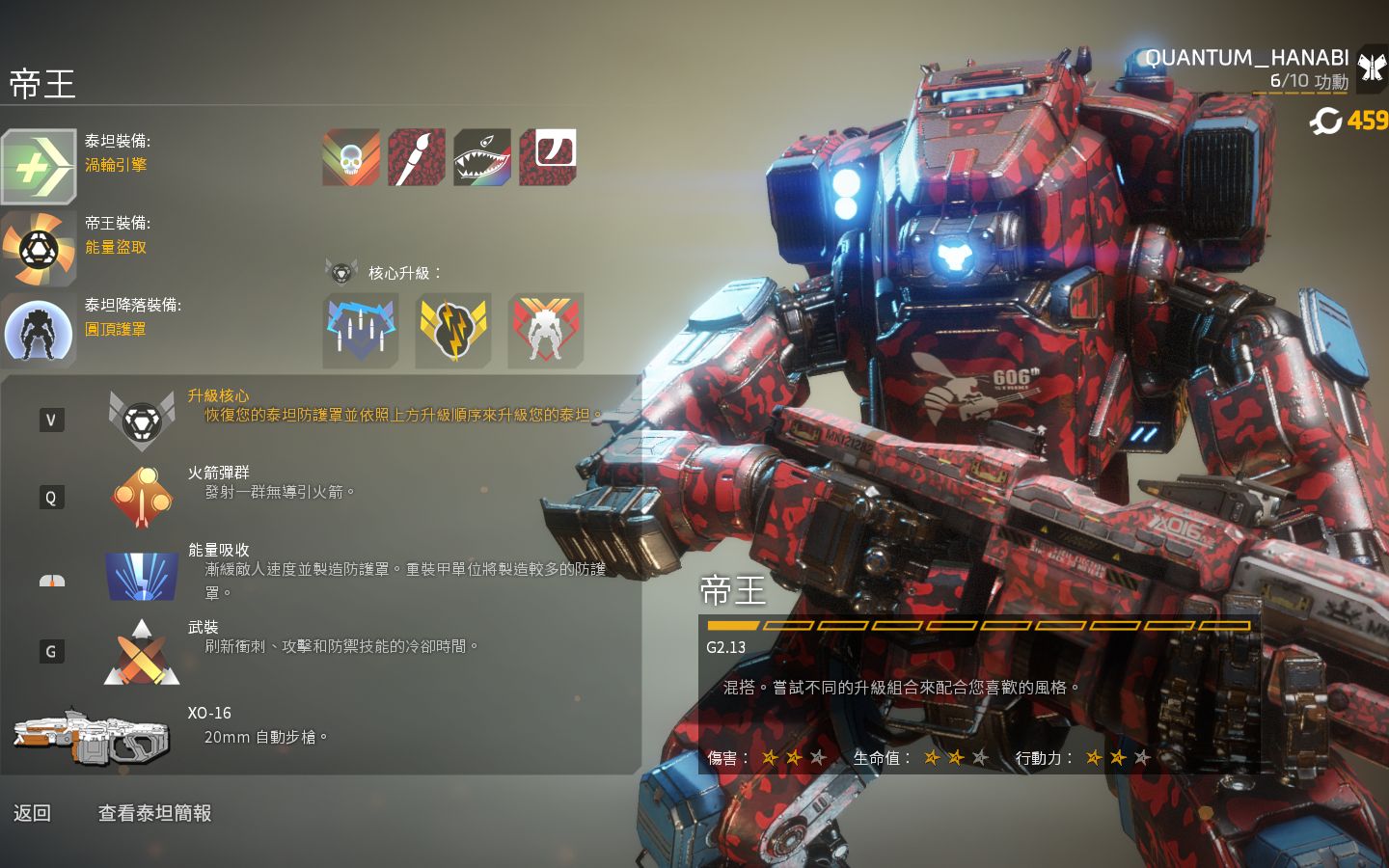Go back with the 返回 button
Screen dimensions: 1389x868
click(x=32, y=813)
